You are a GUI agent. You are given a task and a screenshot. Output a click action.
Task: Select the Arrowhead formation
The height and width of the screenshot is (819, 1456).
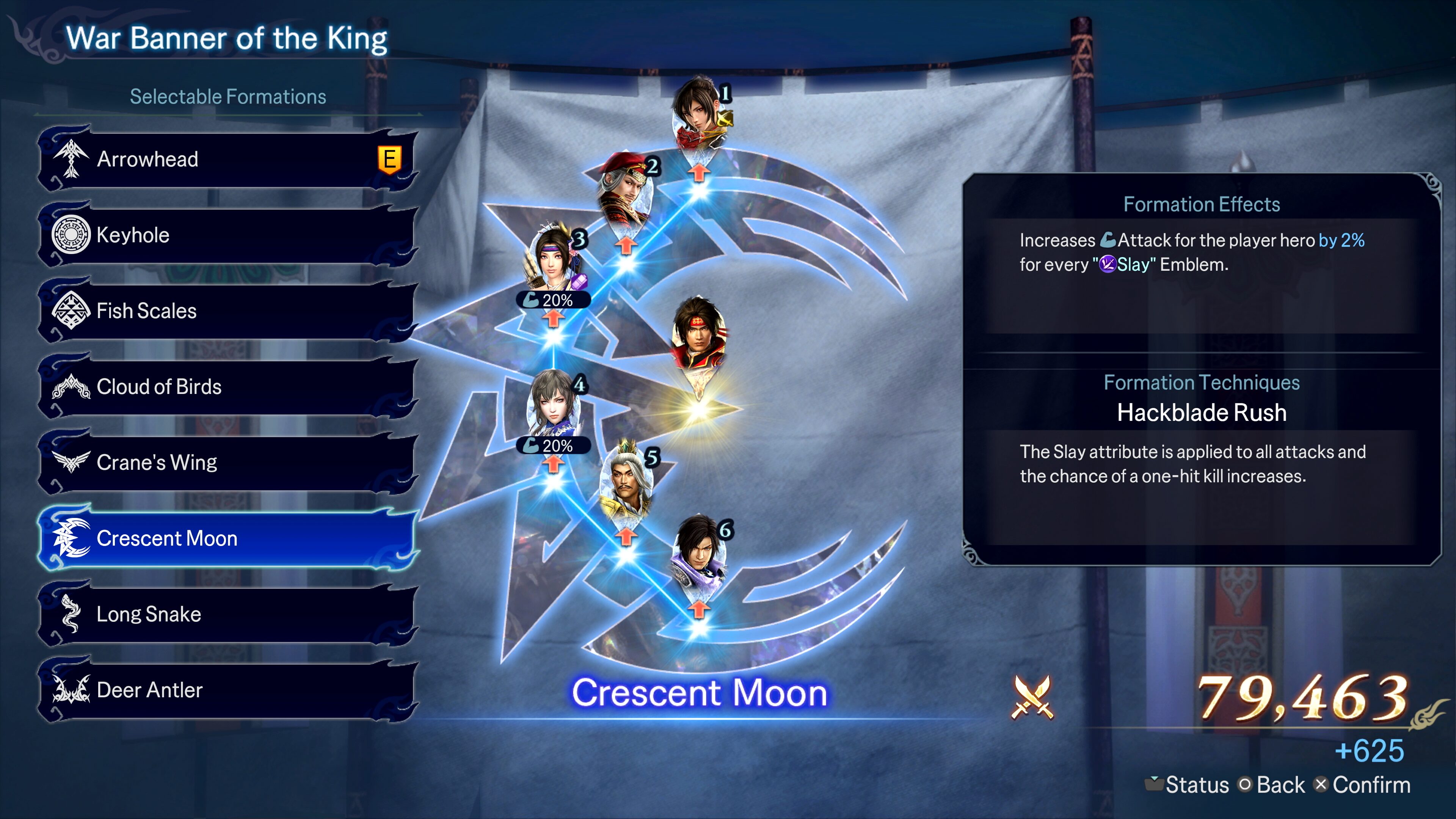click(x=226, y=159)
